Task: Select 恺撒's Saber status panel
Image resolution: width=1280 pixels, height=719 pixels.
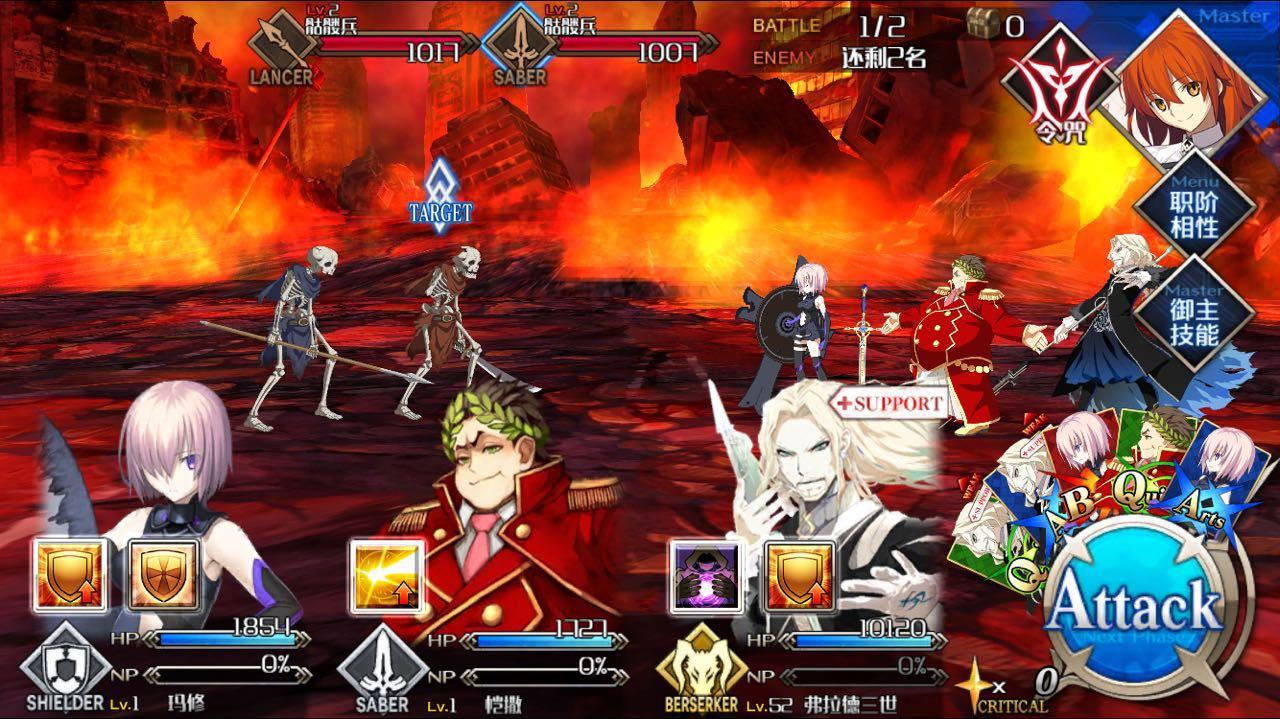Action: tap(480, 665)
